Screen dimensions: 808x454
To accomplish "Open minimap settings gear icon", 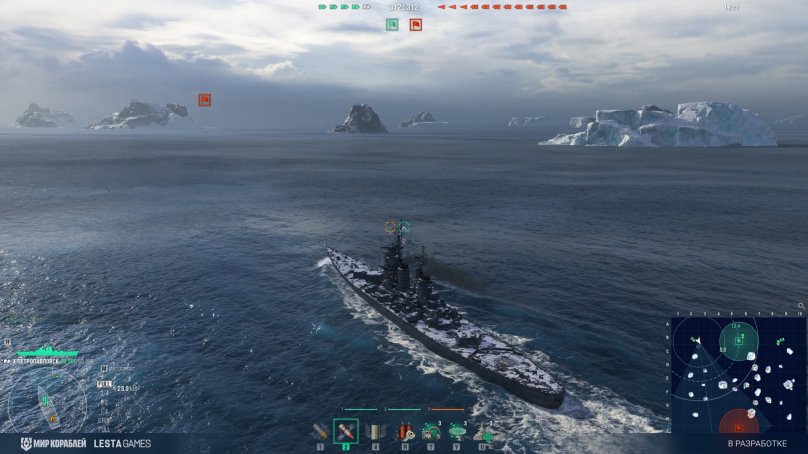I will click(801, 305).
